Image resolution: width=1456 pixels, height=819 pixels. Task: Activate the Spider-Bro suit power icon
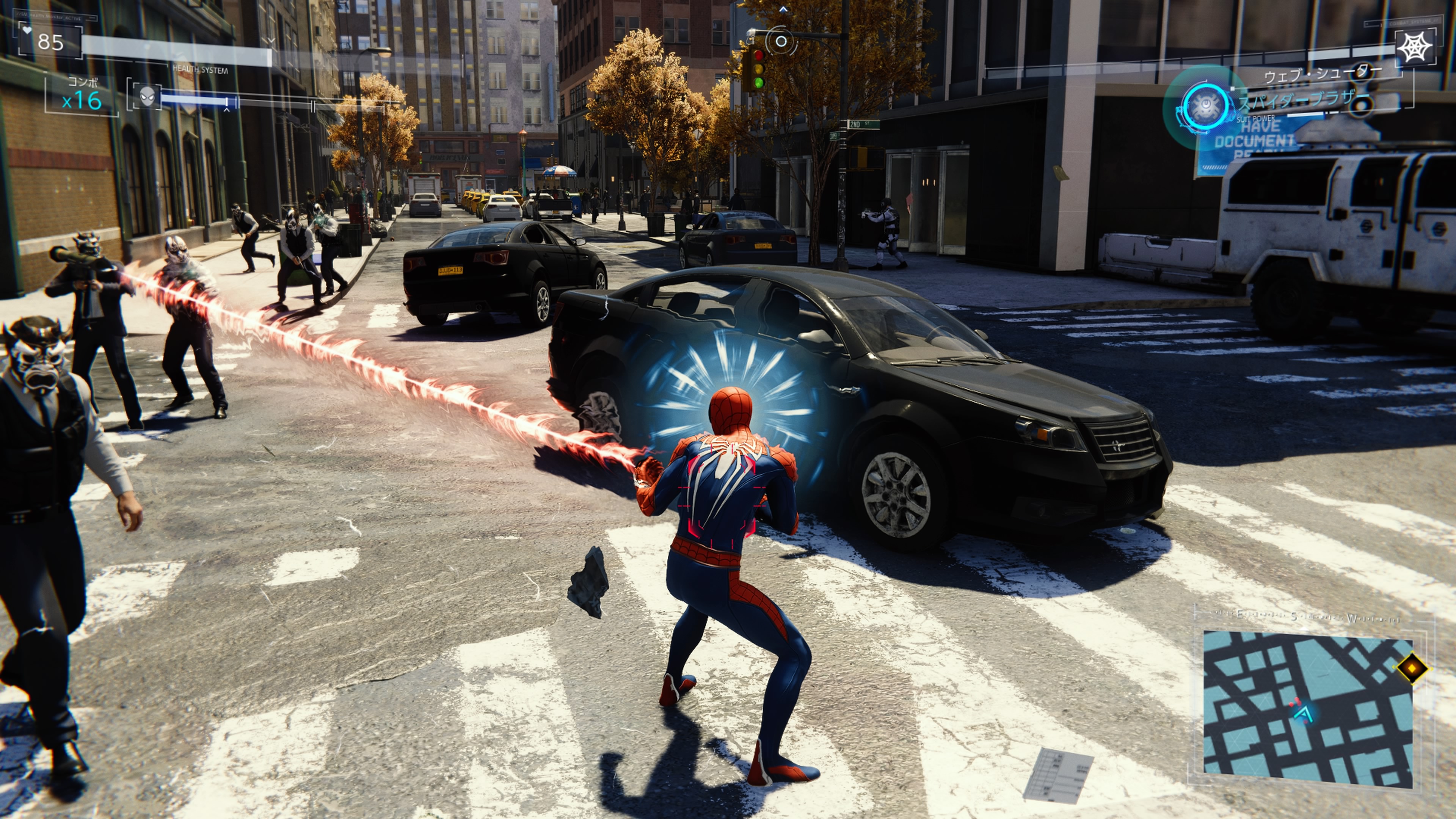pos(1207,106)
